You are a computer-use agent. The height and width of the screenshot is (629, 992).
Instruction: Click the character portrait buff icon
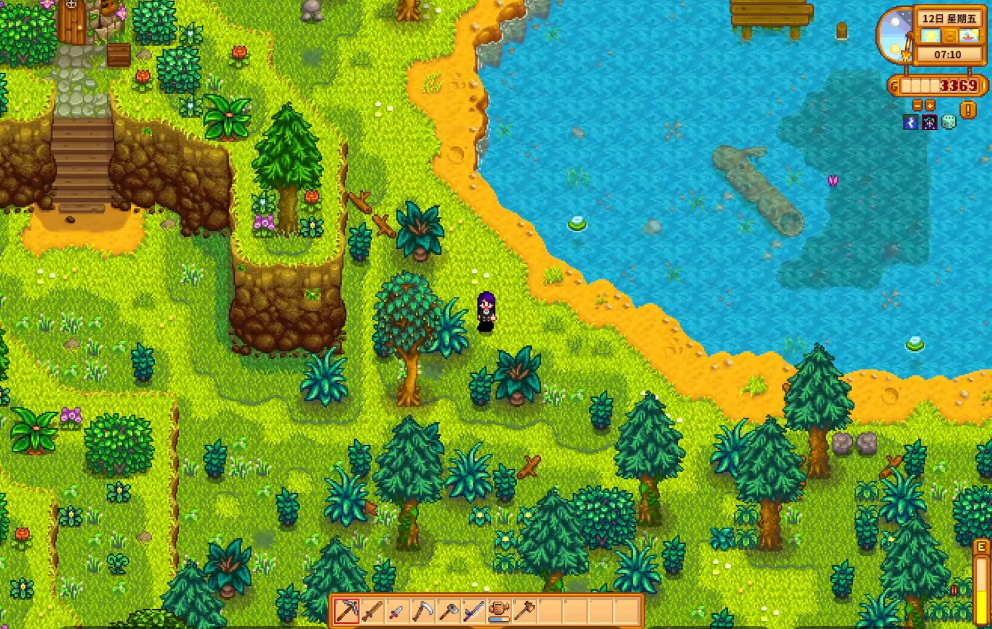pos(930,122)
